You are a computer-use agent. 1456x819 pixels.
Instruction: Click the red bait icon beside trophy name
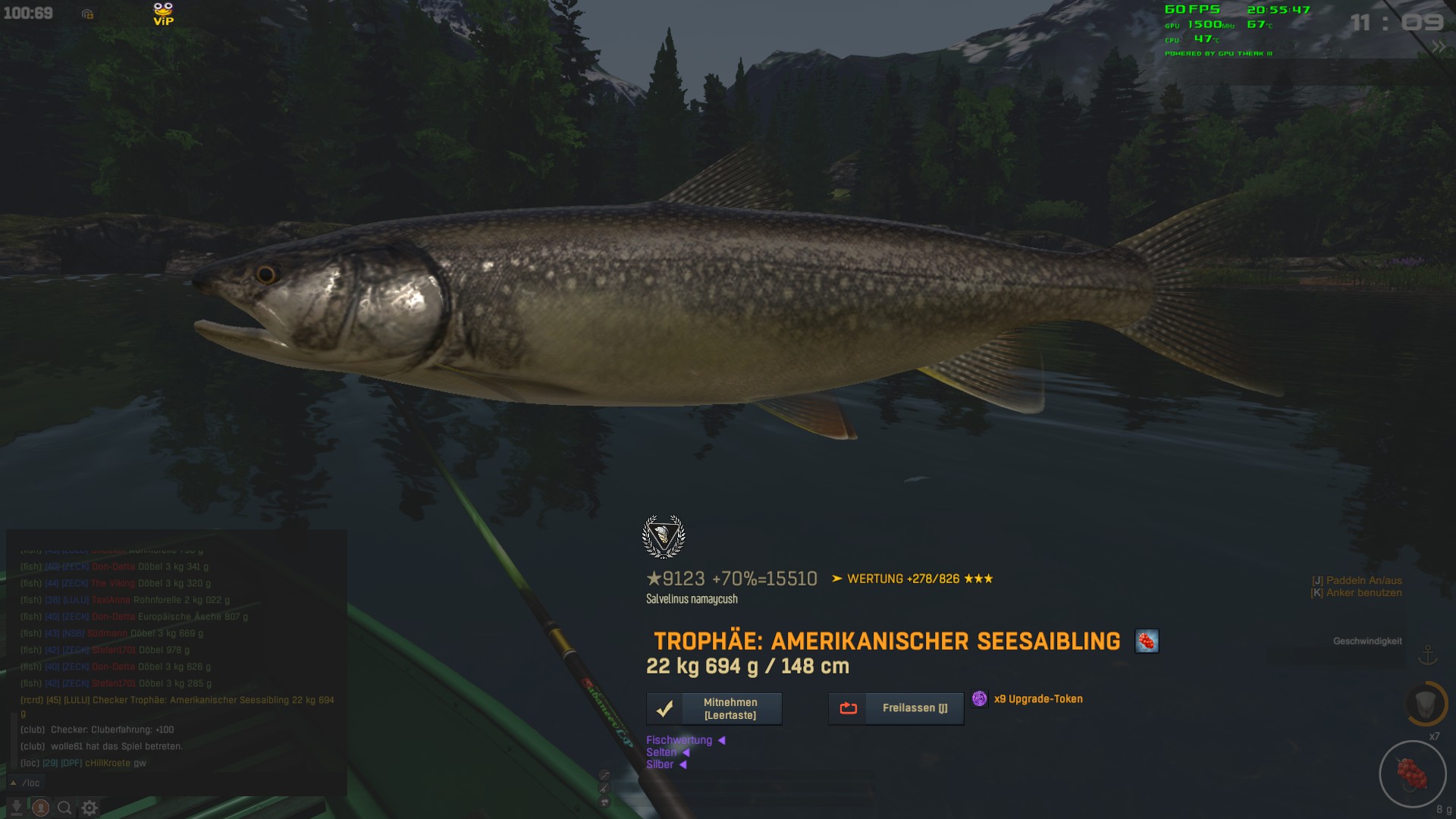point(1146,642)
